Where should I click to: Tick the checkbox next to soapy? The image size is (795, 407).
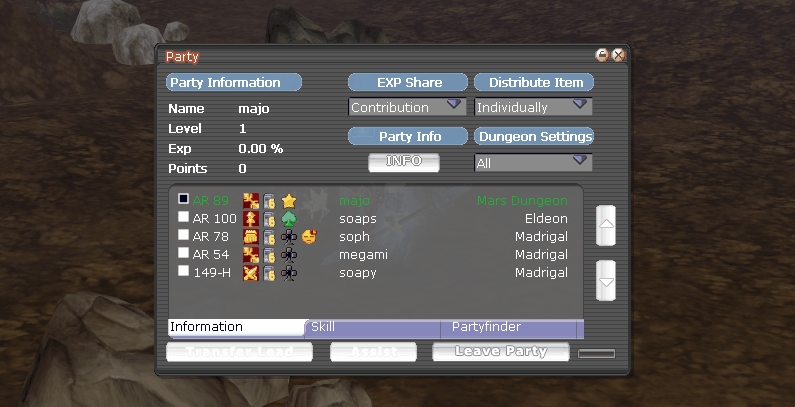pos(183,271)
